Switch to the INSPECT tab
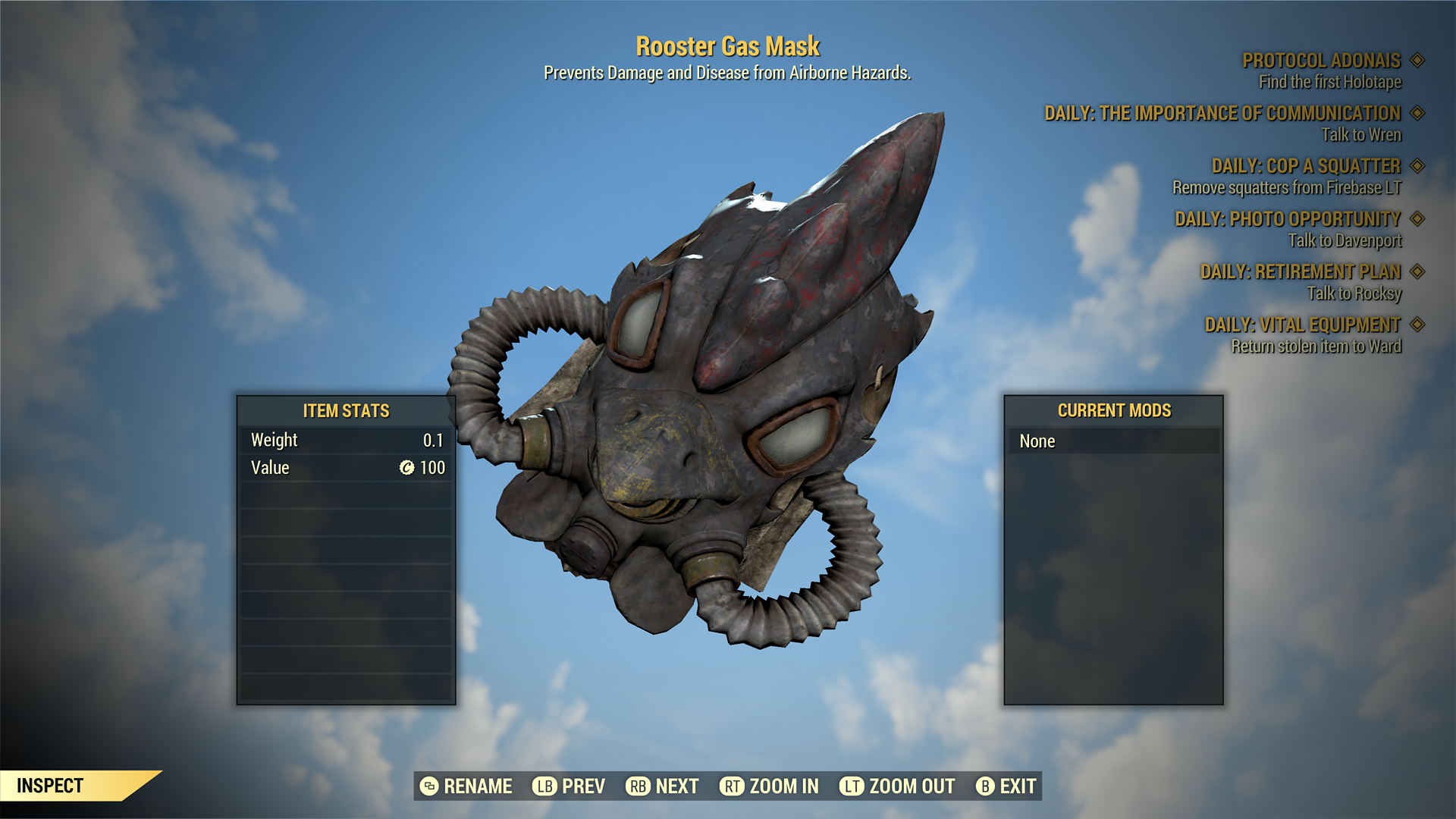Screen dimensions: 1456x819 (50, 786)
